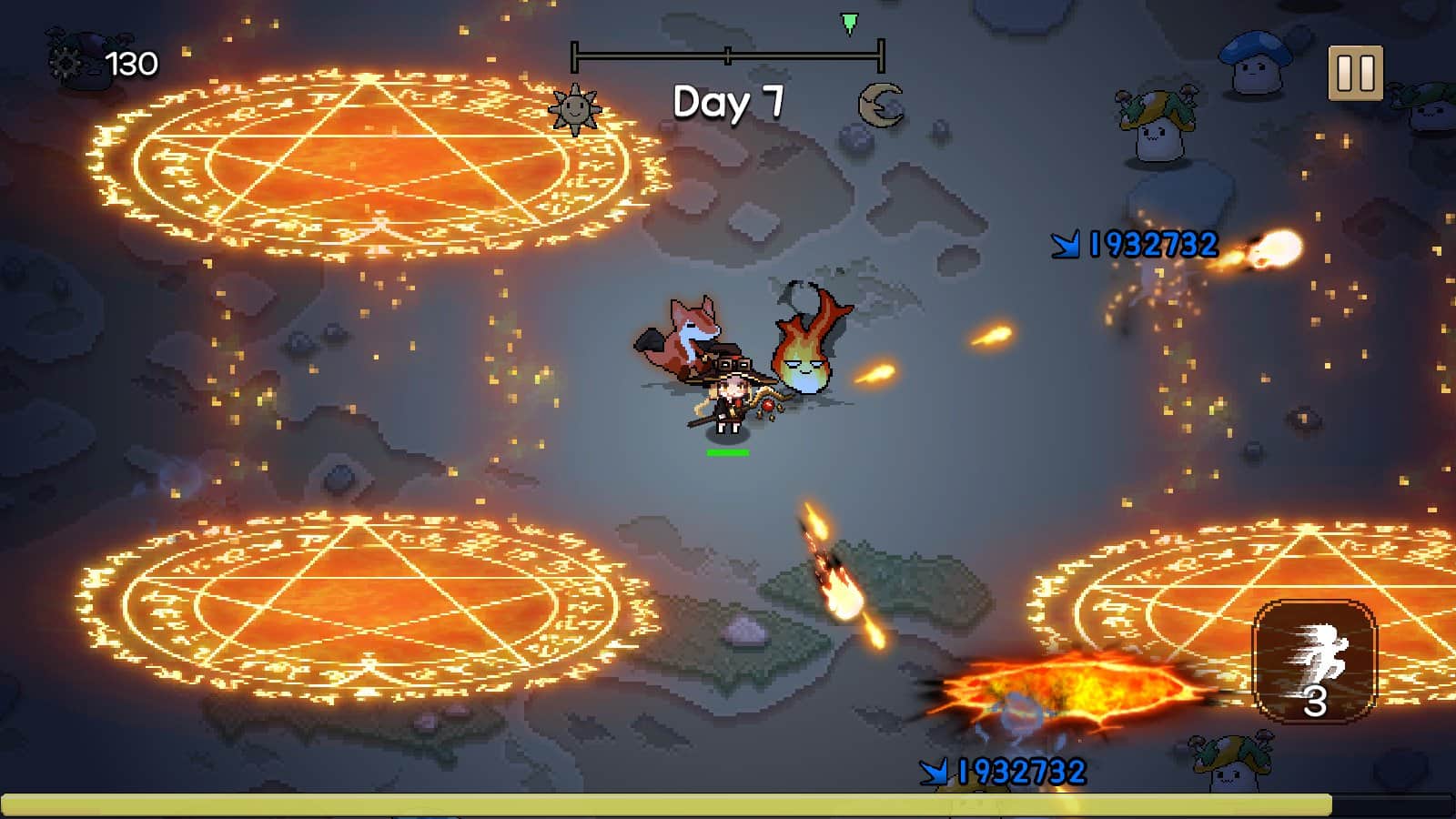Click the blue damage number 1932732 on the right
Image resolution: width=1456 pixels, height=819 pixels.
(1135, 243)
